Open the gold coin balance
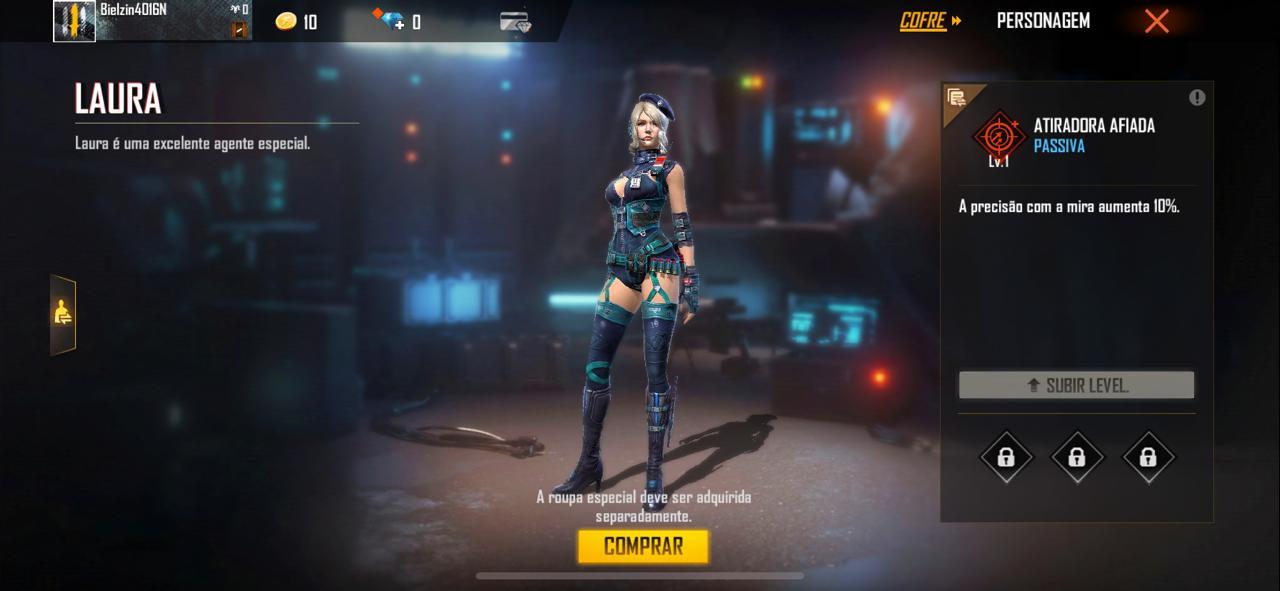This screenshot has width=1280, height=591. click(296, 22)
